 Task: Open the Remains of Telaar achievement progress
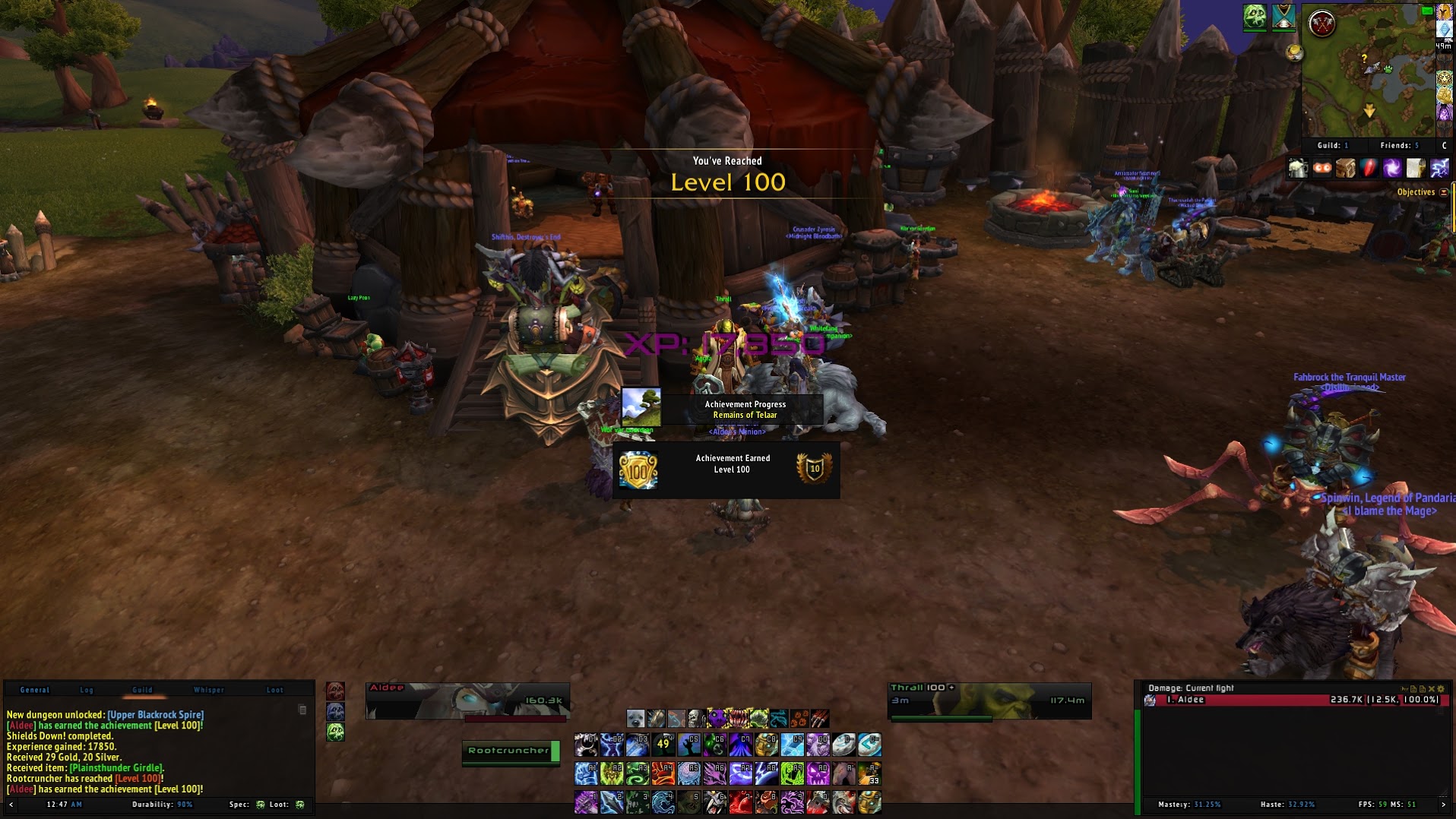[x=722, y=409]
